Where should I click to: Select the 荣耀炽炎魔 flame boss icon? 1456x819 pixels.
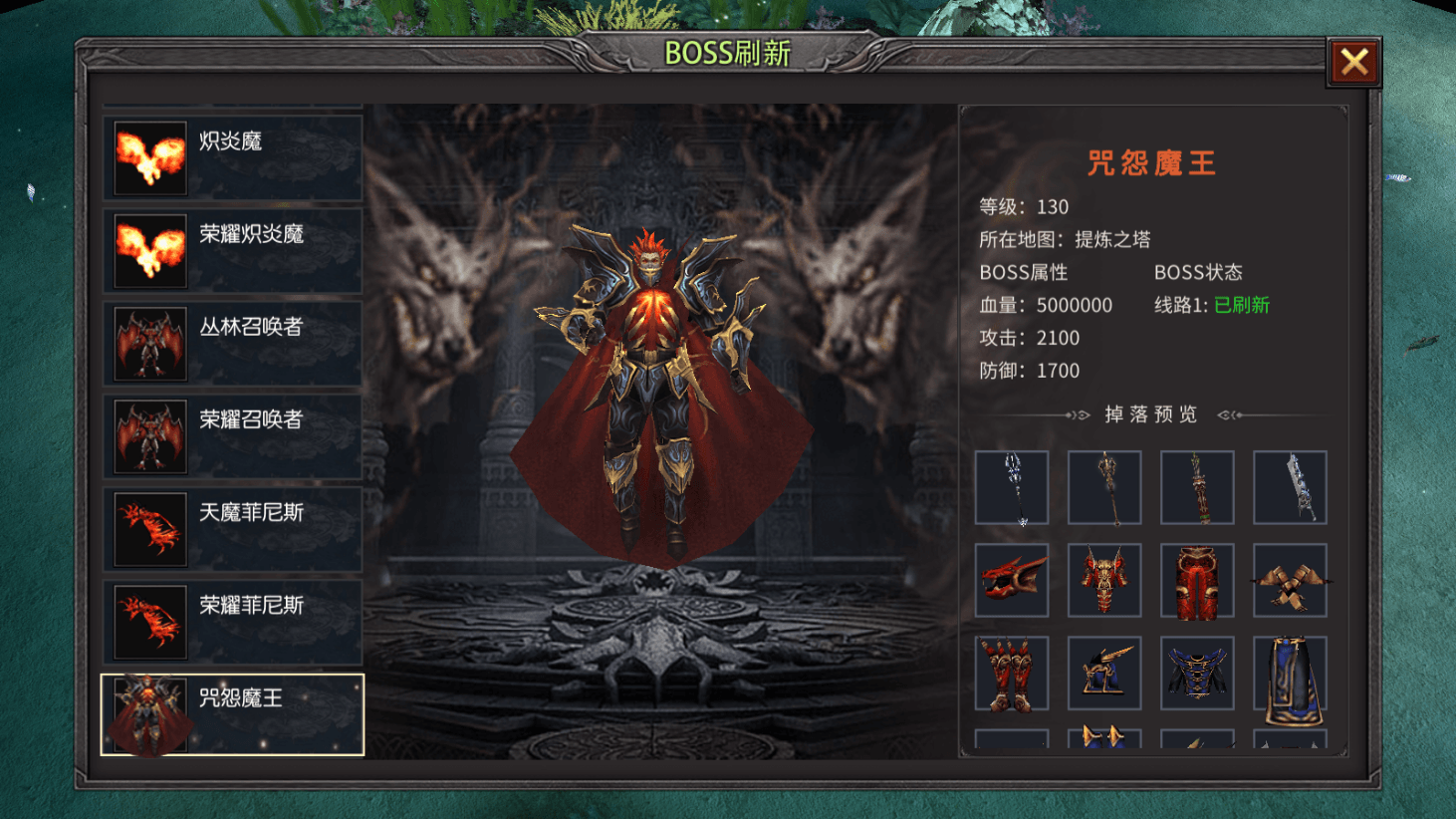click(148, 250)
